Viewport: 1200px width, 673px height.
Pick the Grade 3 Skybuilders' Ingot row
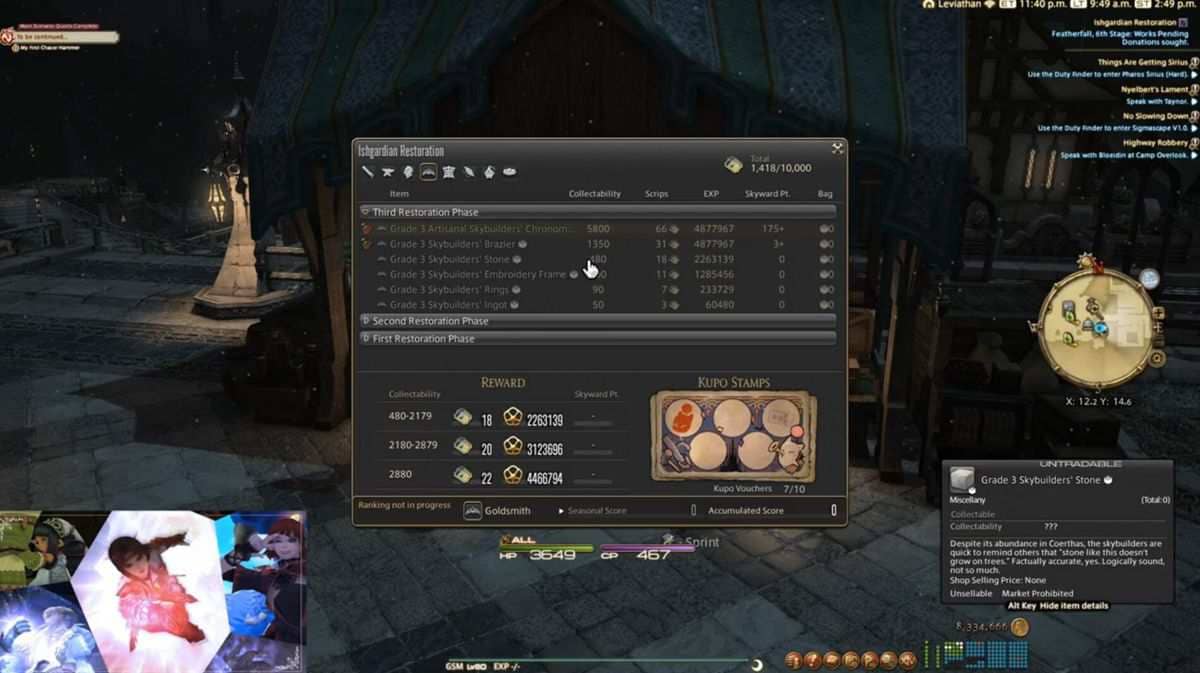(x=449, y=305)
